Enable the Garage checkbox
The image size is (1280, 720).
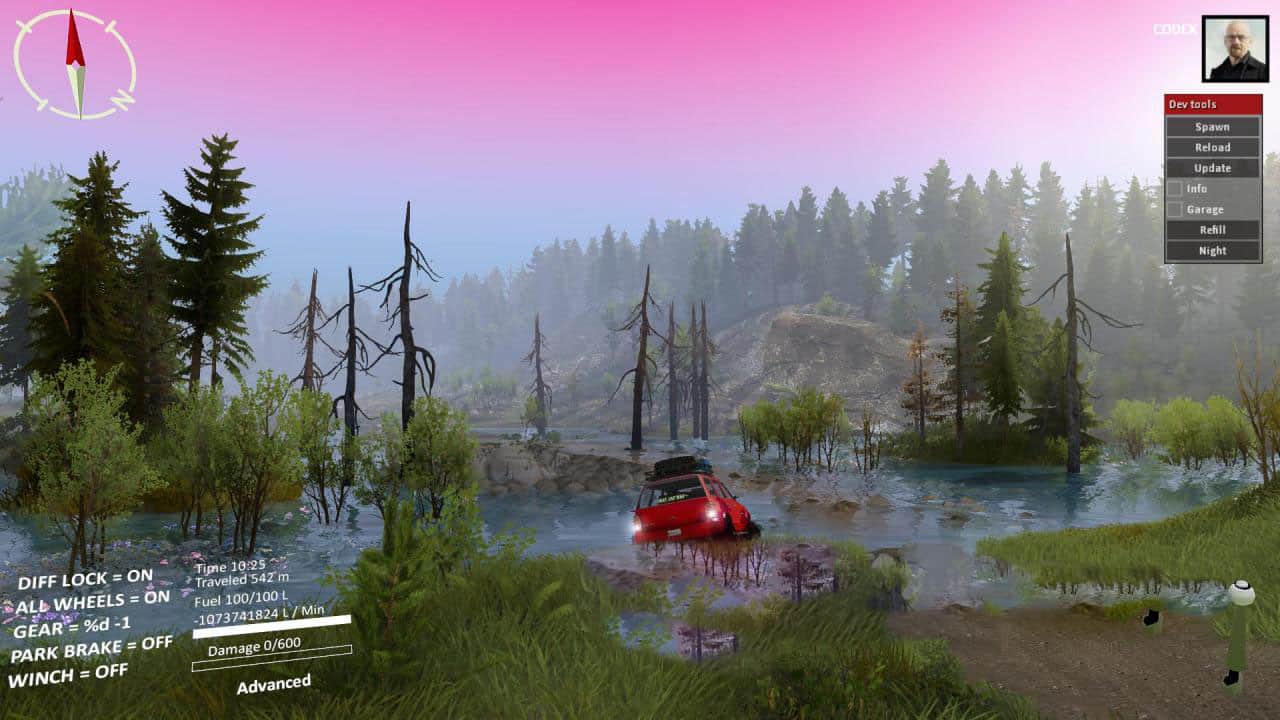[1174, 210]
